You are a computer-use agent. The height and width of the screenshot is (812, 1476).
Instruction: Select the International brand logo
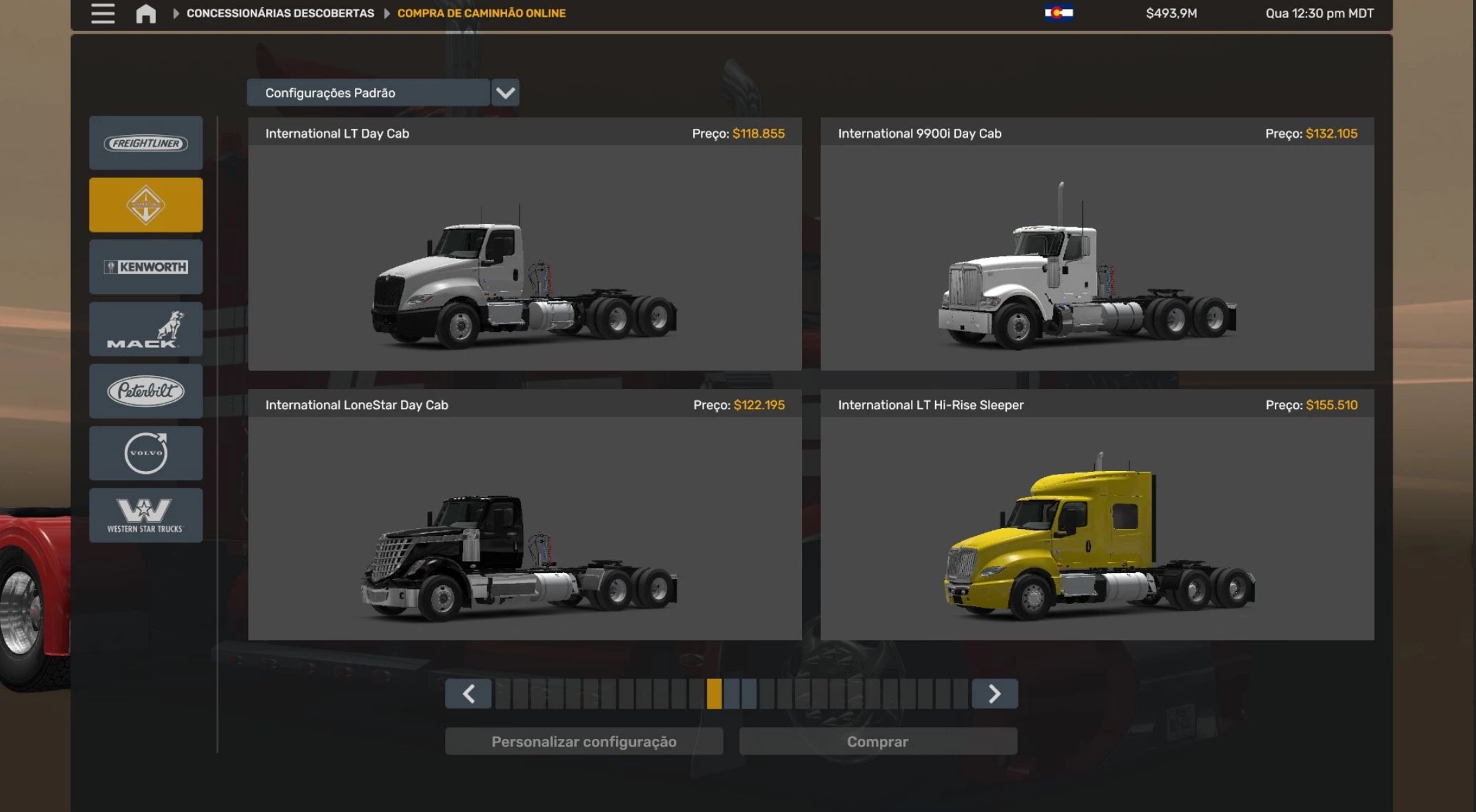[145, 205]
